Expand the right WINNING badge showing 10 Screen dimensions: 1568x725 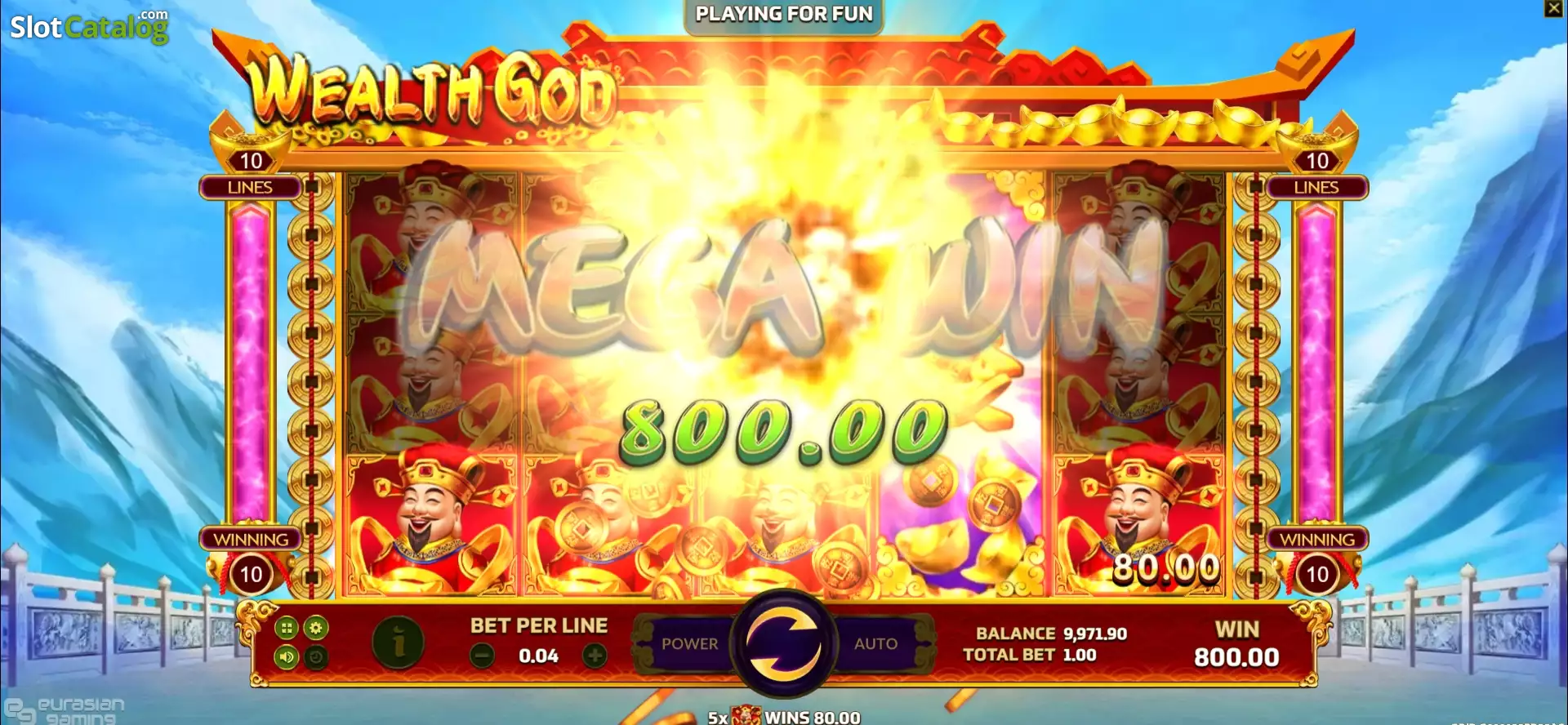[1318, 572]
